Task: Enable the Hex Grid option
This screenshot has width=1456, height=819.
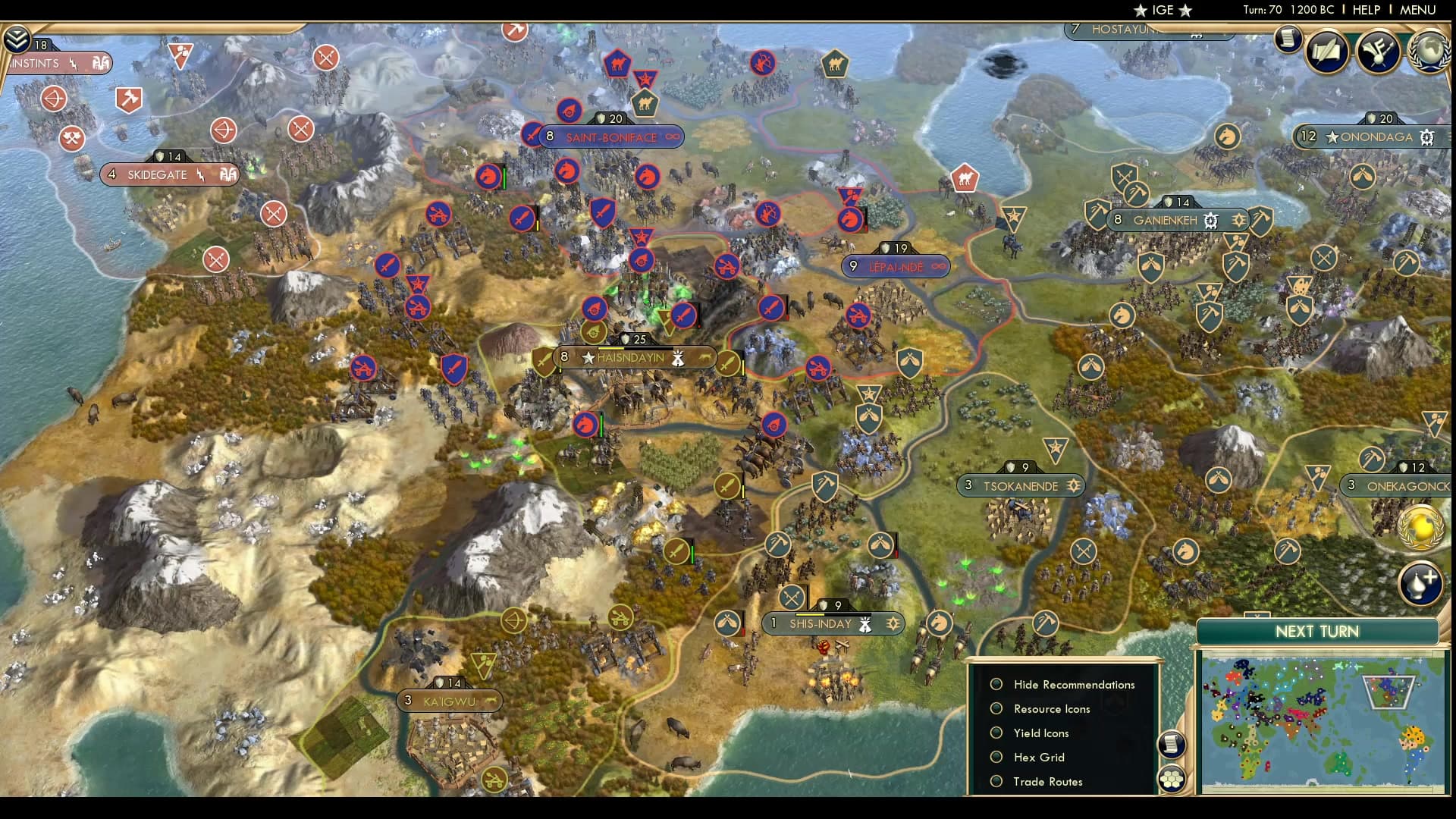Action: 996,757
